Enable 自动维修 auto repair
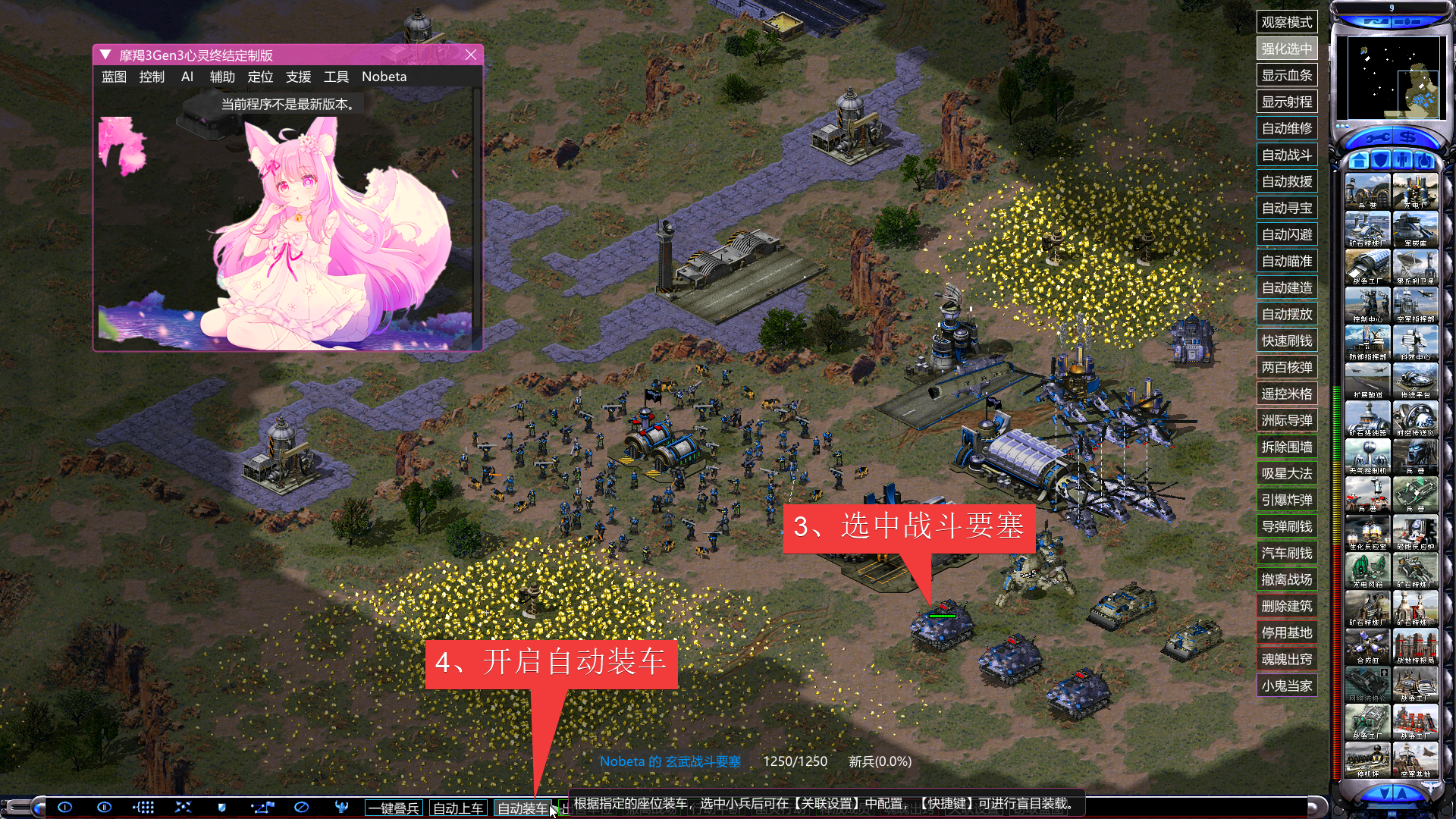1456x819 pixels. 1287,128
